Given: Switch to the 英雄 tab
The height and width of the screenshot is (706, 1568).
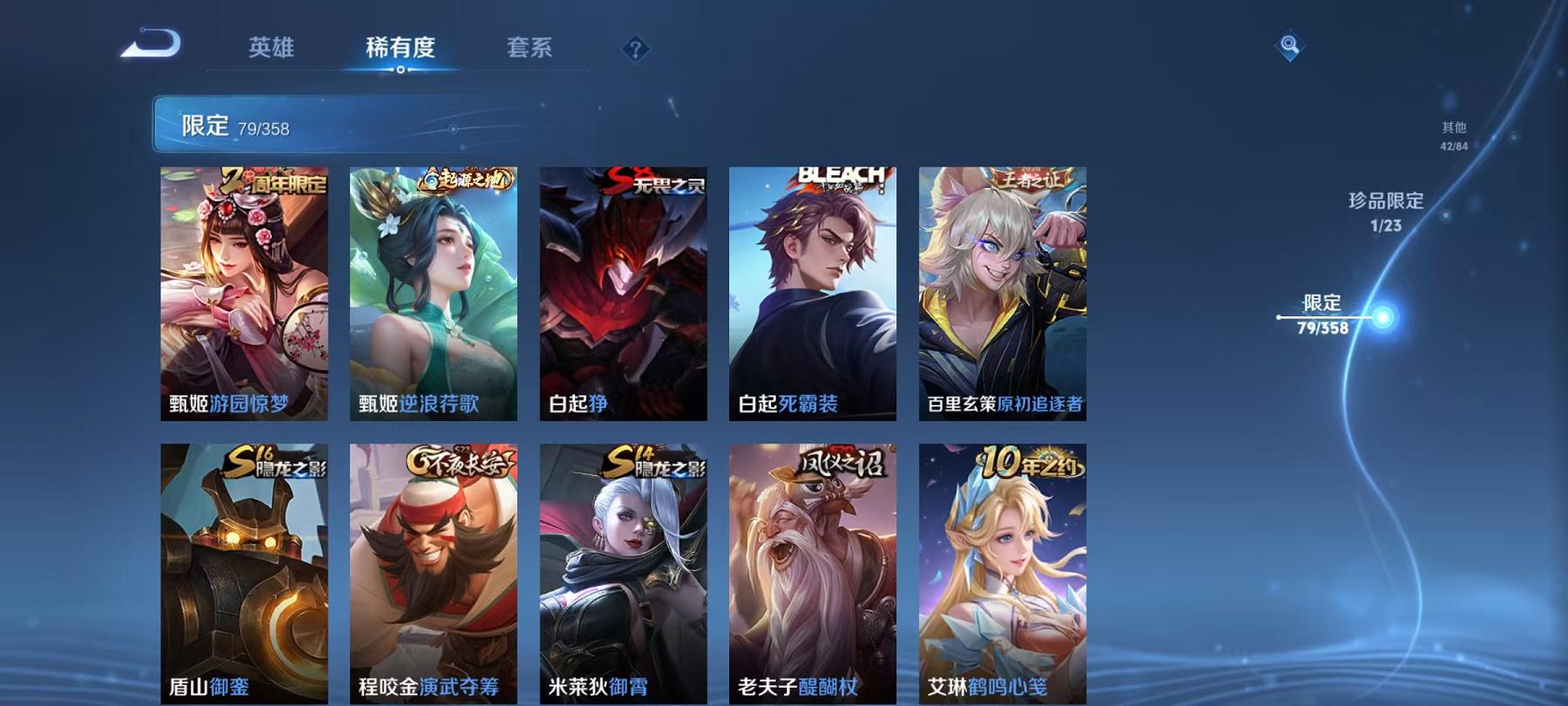Looking at the screenshot, I should click(x=273, y=50).
